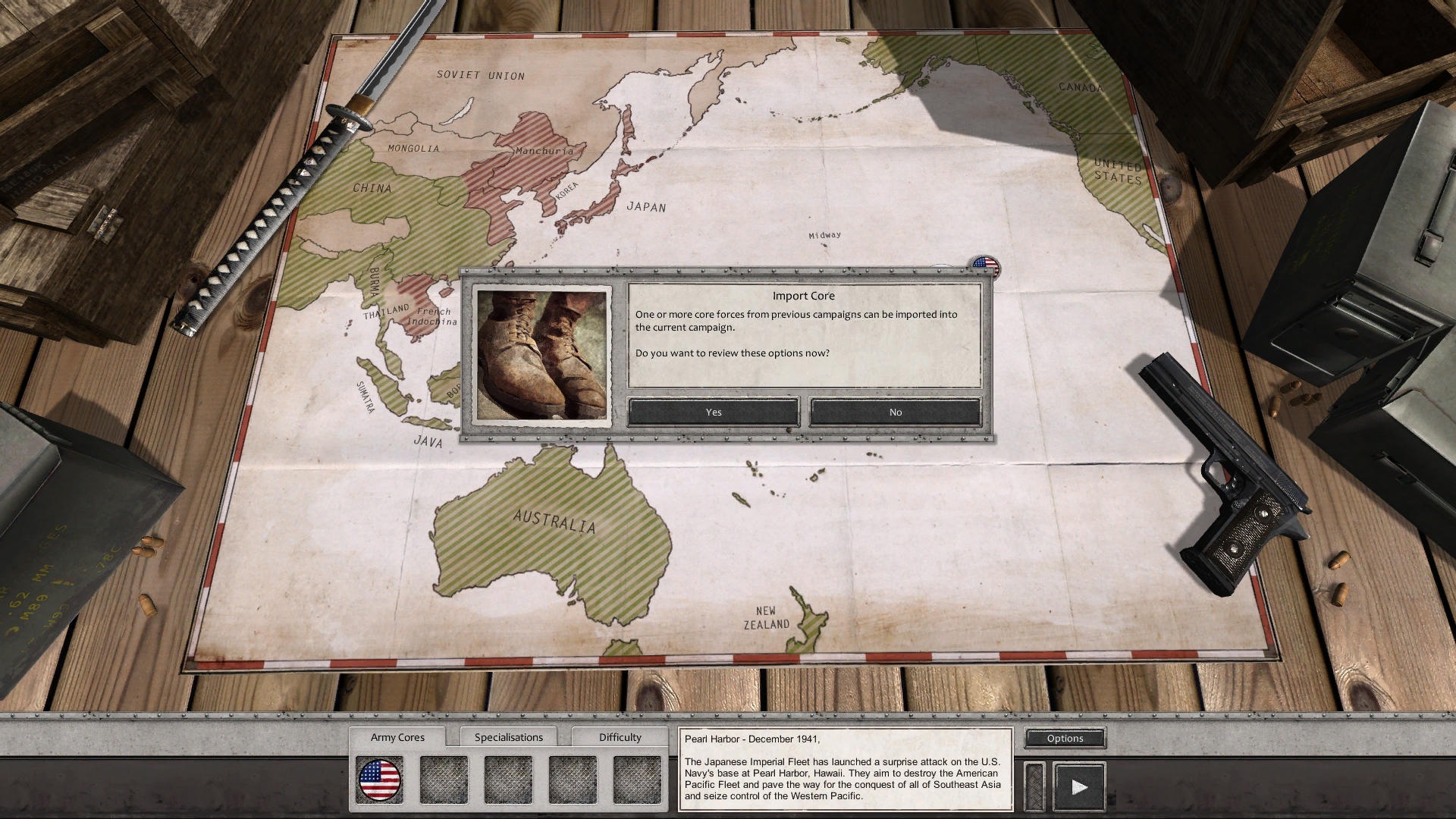The width and height of the screenshot is (1456, 819).
Task: Show the Difficulty tab
Action: (620, 737)
